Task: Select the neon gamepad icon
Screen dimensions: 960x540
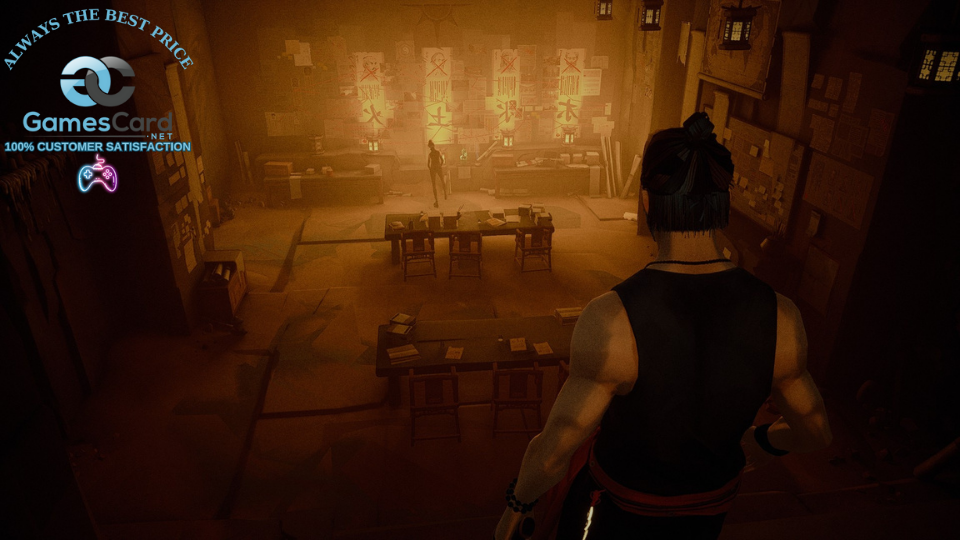Action: point(97,174)
